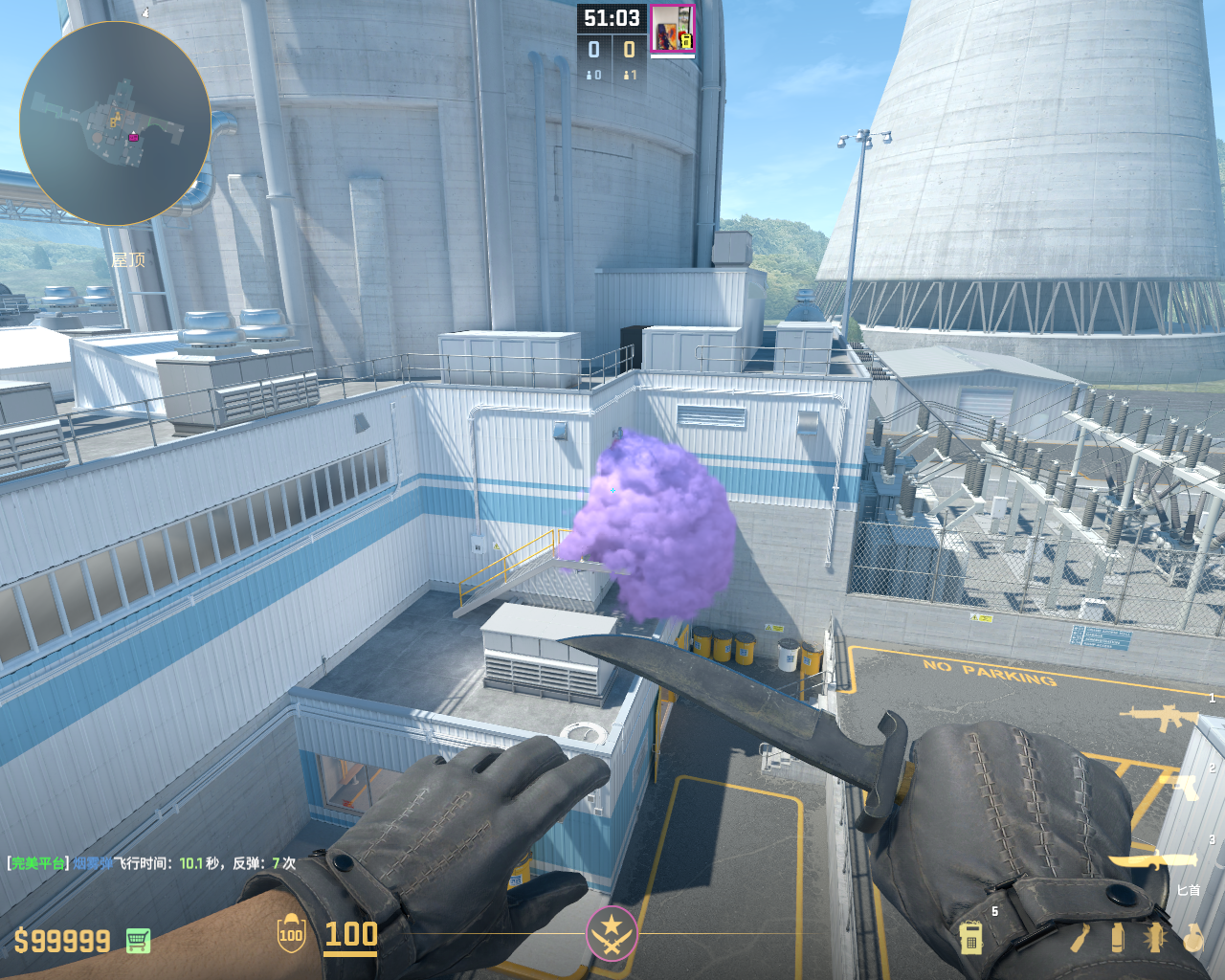The image size is (1225, 980).
Task: Choose the knife in weapon slot 3
Action: tap(1155, 860)
